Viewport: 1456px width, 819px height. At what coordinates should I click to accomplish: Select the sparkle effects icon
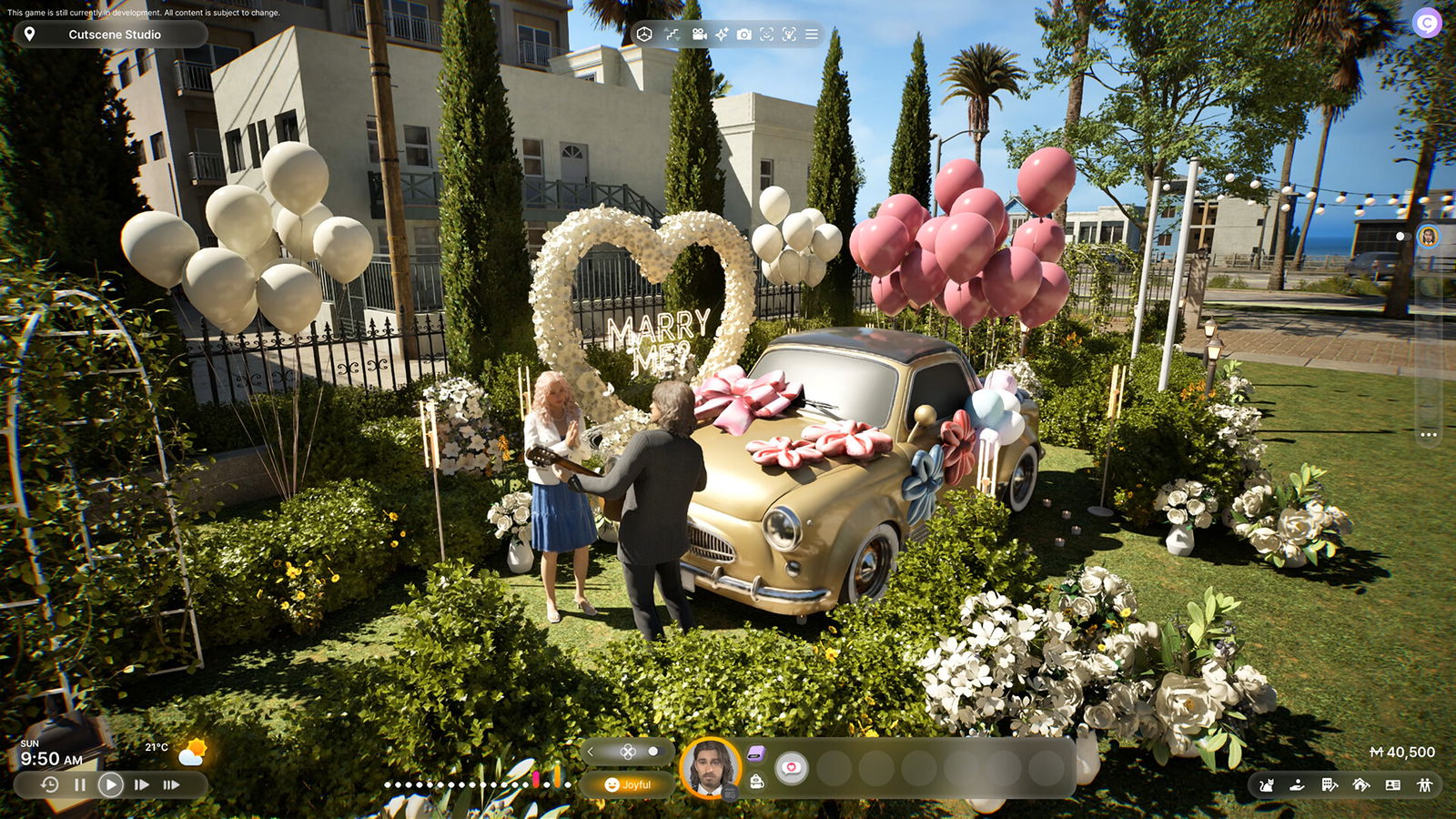coord(722,35)
